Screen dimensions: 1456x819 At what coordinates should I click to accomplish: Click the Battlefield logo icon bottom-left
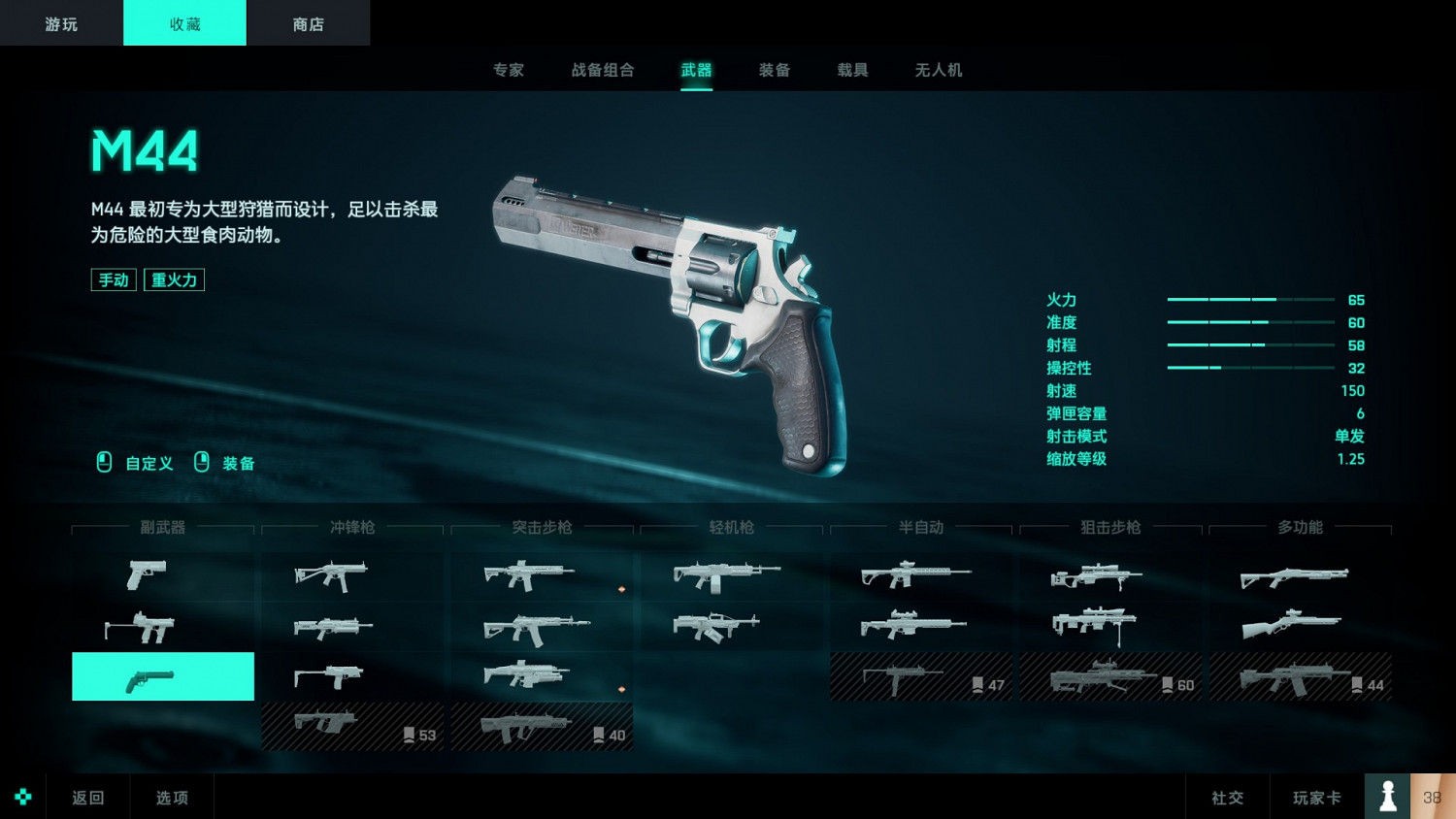(x=22, y=796)
